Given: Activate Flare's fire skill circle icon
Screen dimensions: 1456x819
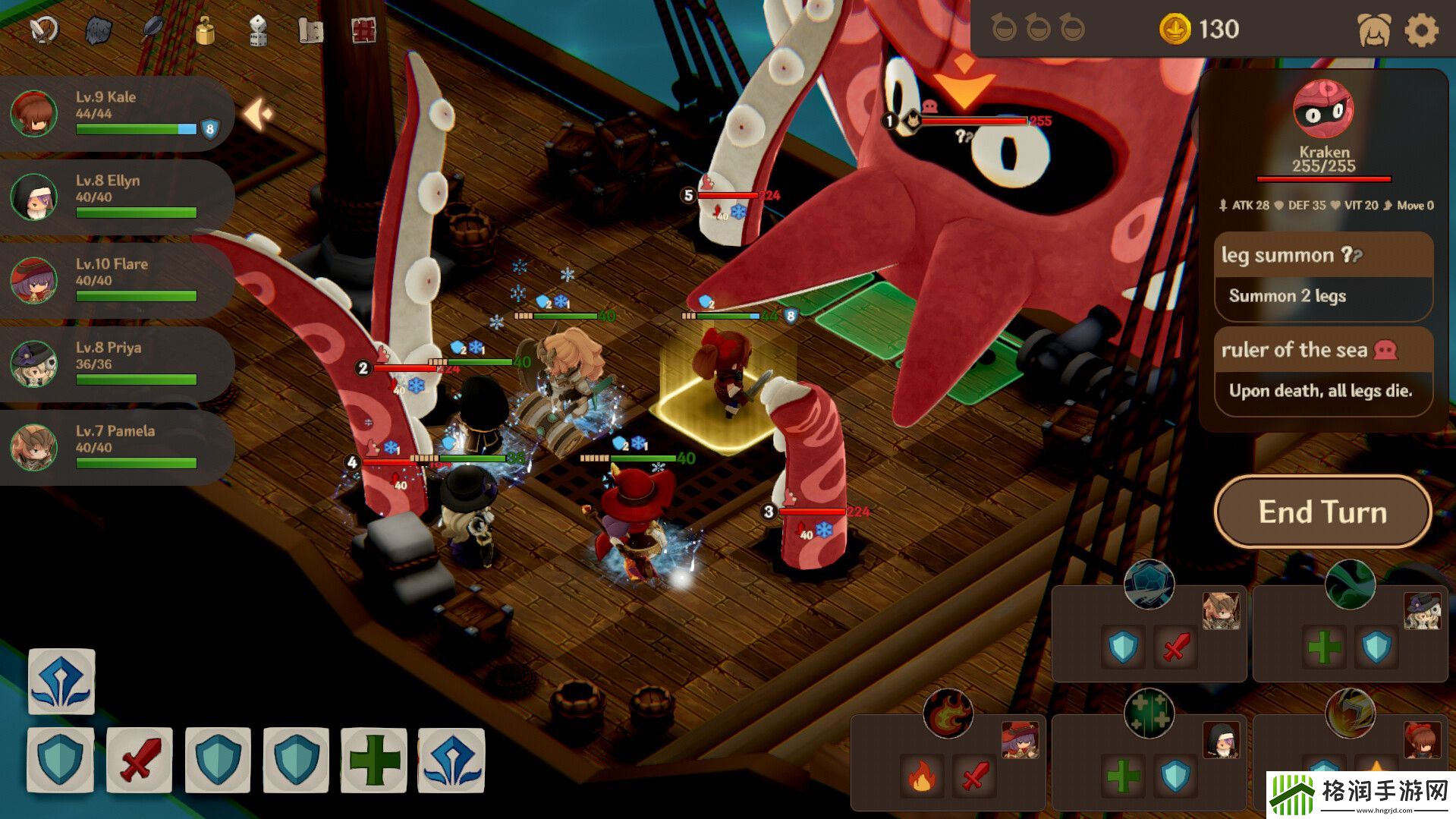Looking at the screenshot, I should tap(948, 714).
